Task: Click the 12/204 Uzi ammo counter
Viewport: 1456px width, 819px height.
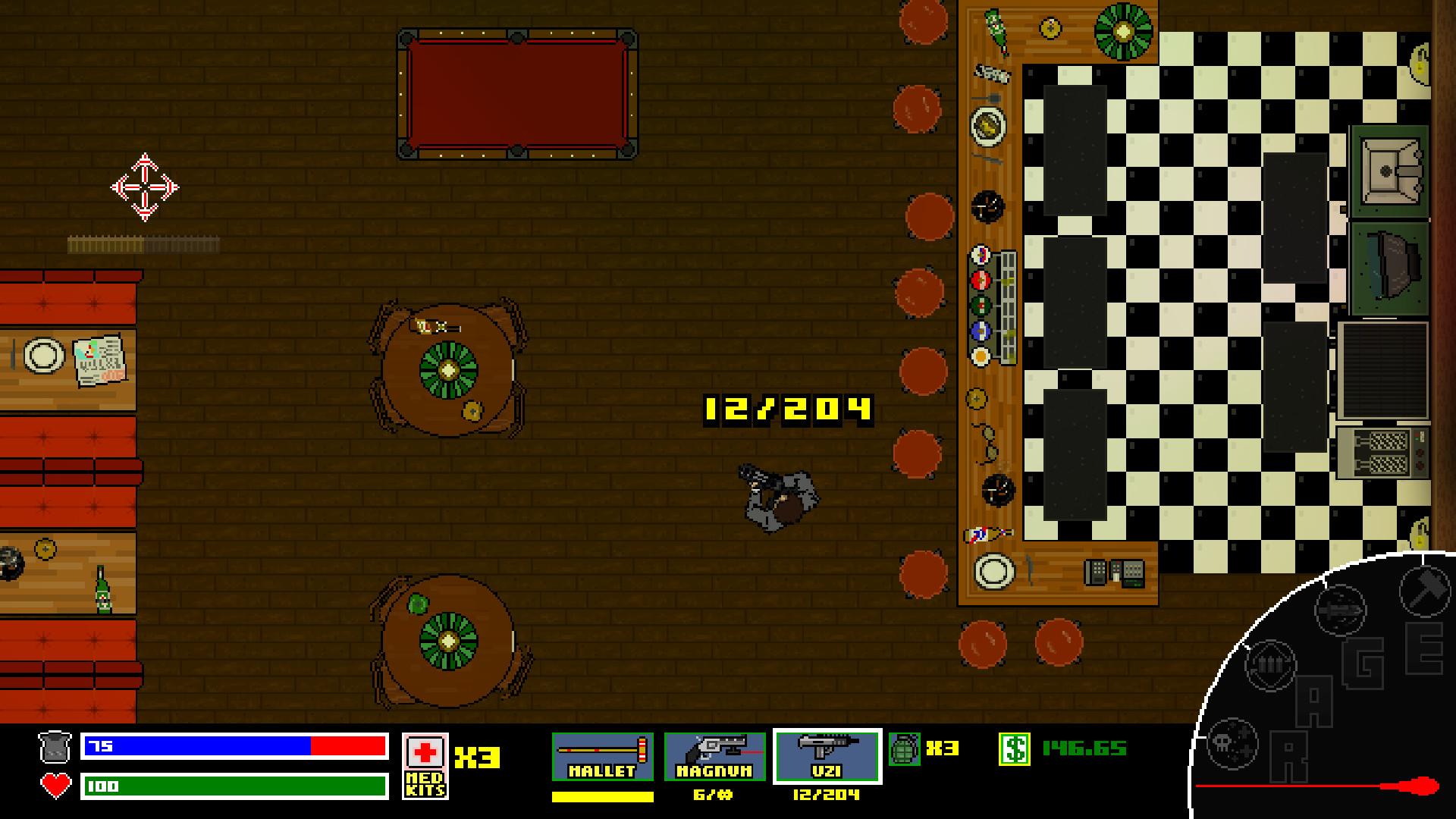Action: coord(825,796)
